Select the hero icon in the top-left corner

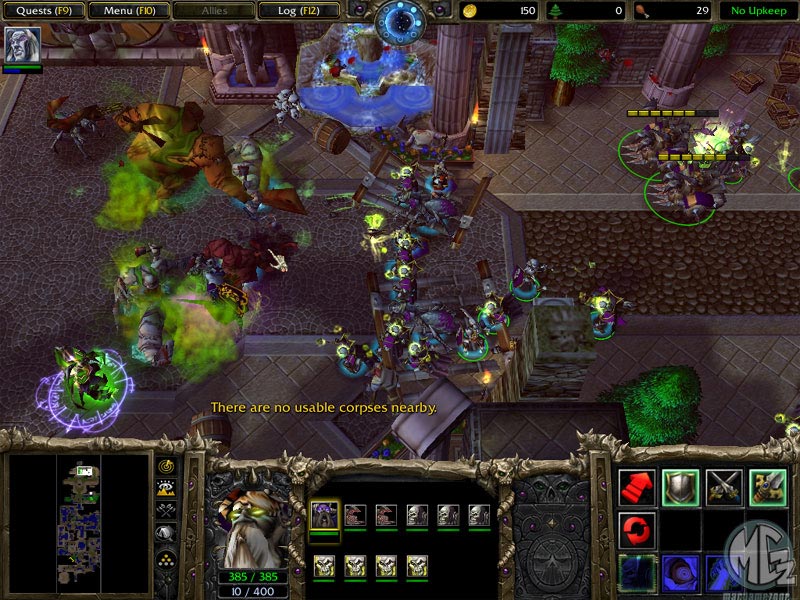pyautogui.click(x=20, y=45)
